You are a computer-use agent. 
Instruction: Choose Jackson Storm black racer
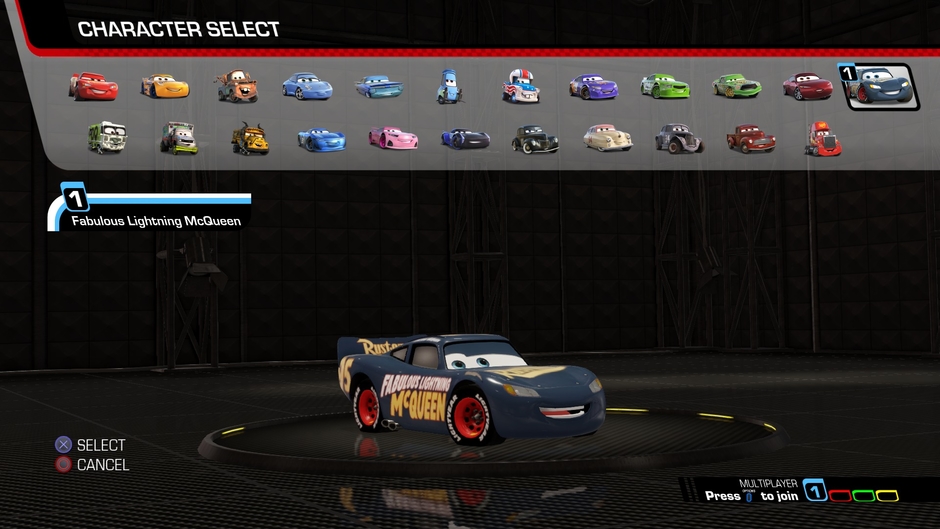[x=465, y=139]
